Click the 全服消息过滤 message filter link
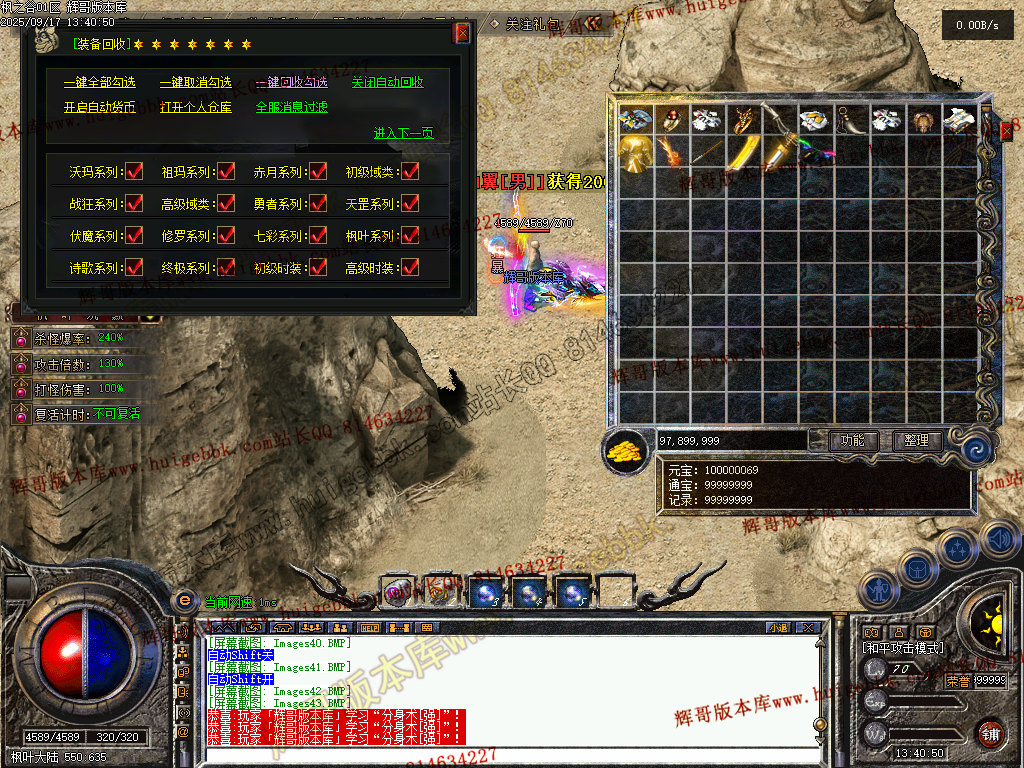Image resolution: width=1024 pixels, height=768 pixels. tap(291, 107)
